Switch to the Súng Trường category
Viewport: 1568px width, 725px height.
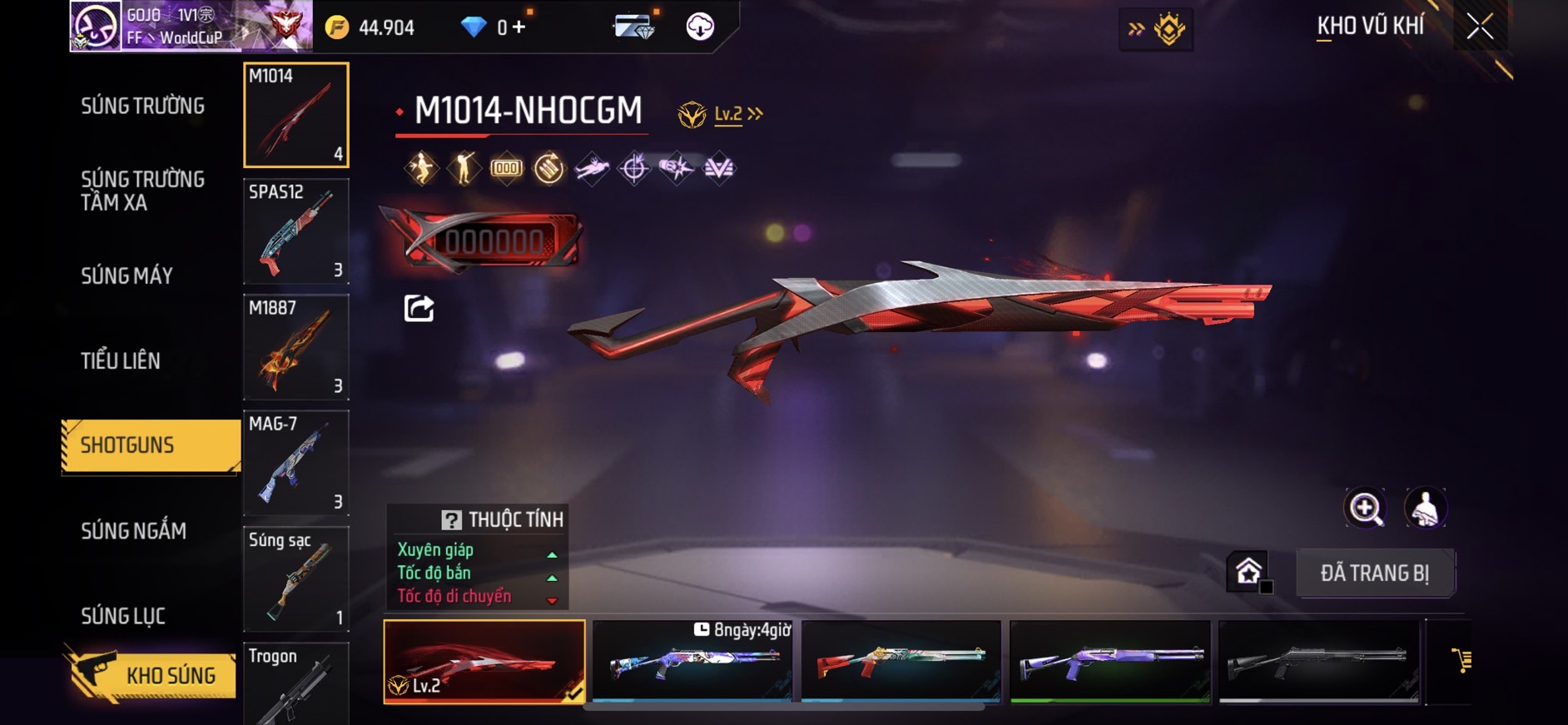pyautogui.click(x=142, y=106)
